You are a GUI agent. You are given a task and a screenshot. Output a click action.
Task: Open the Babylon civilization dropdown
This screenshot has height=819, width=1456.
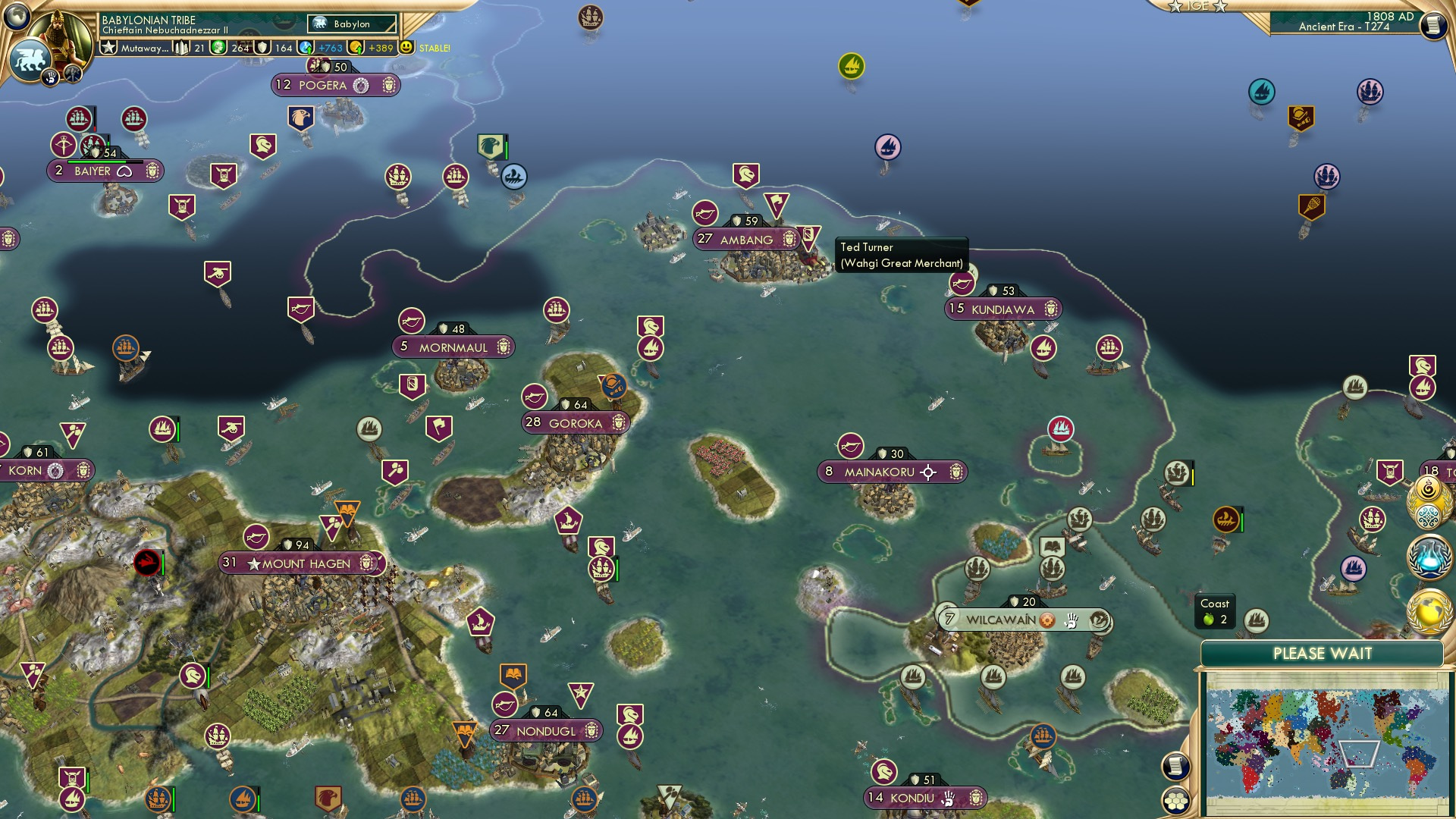point(350,24)
